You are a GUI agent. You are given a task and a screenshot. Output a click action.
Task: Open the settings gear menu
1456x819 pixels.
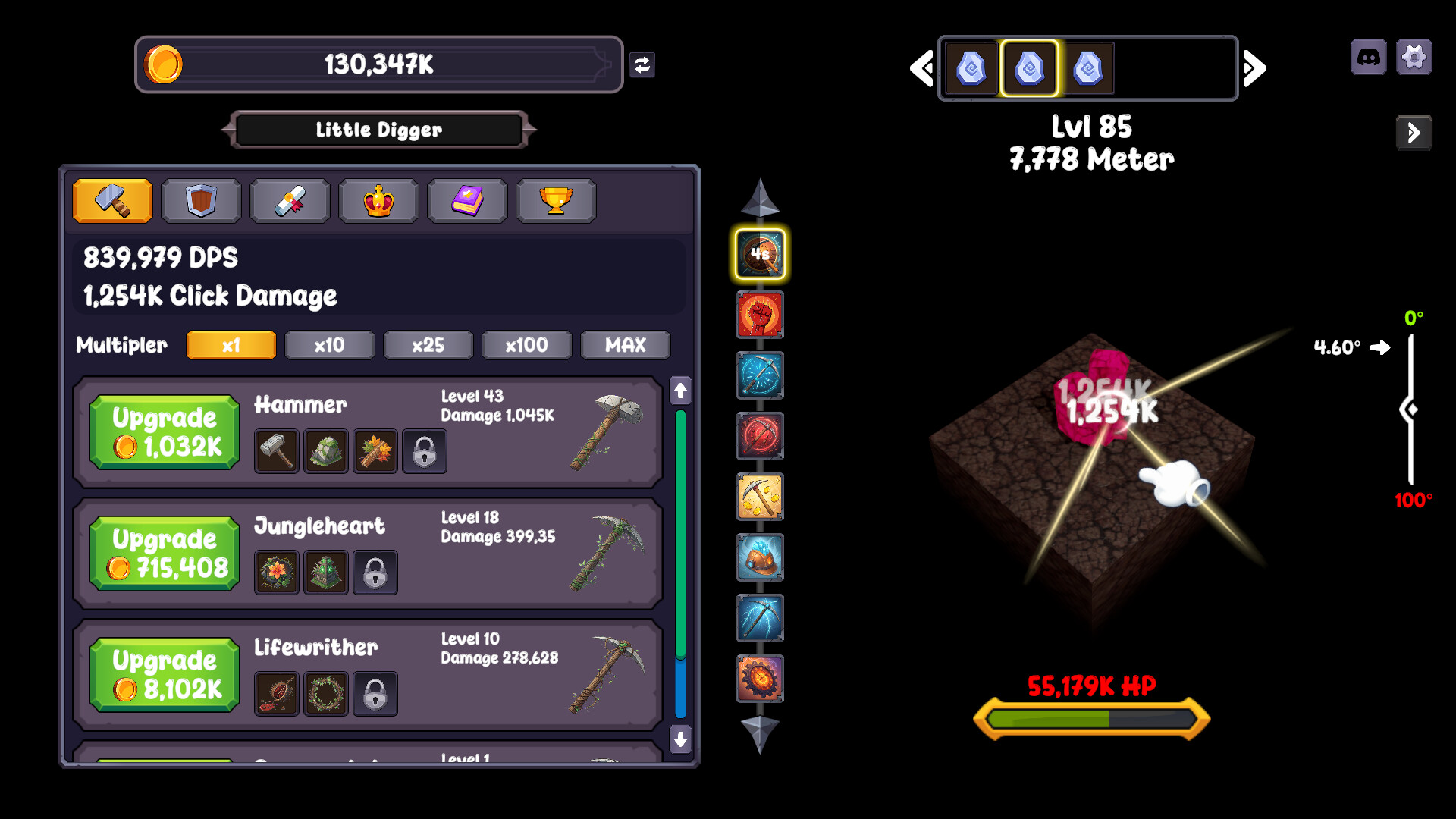1414,56
